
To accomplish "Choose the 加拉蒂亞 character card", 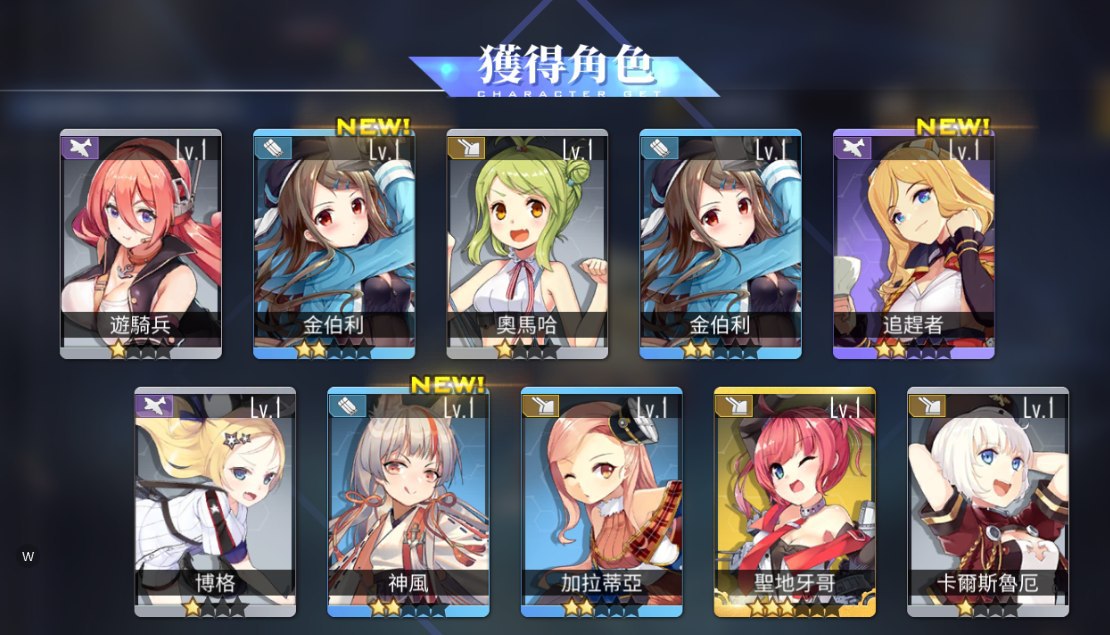I will [x=601, y=501].
